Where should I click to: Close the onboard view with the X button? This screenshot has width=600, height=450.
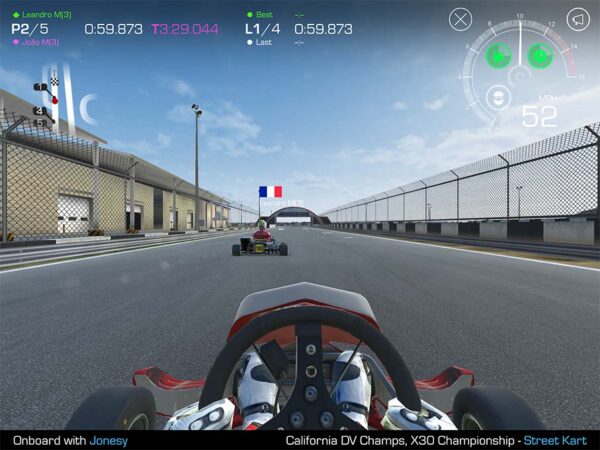point(460,19)
